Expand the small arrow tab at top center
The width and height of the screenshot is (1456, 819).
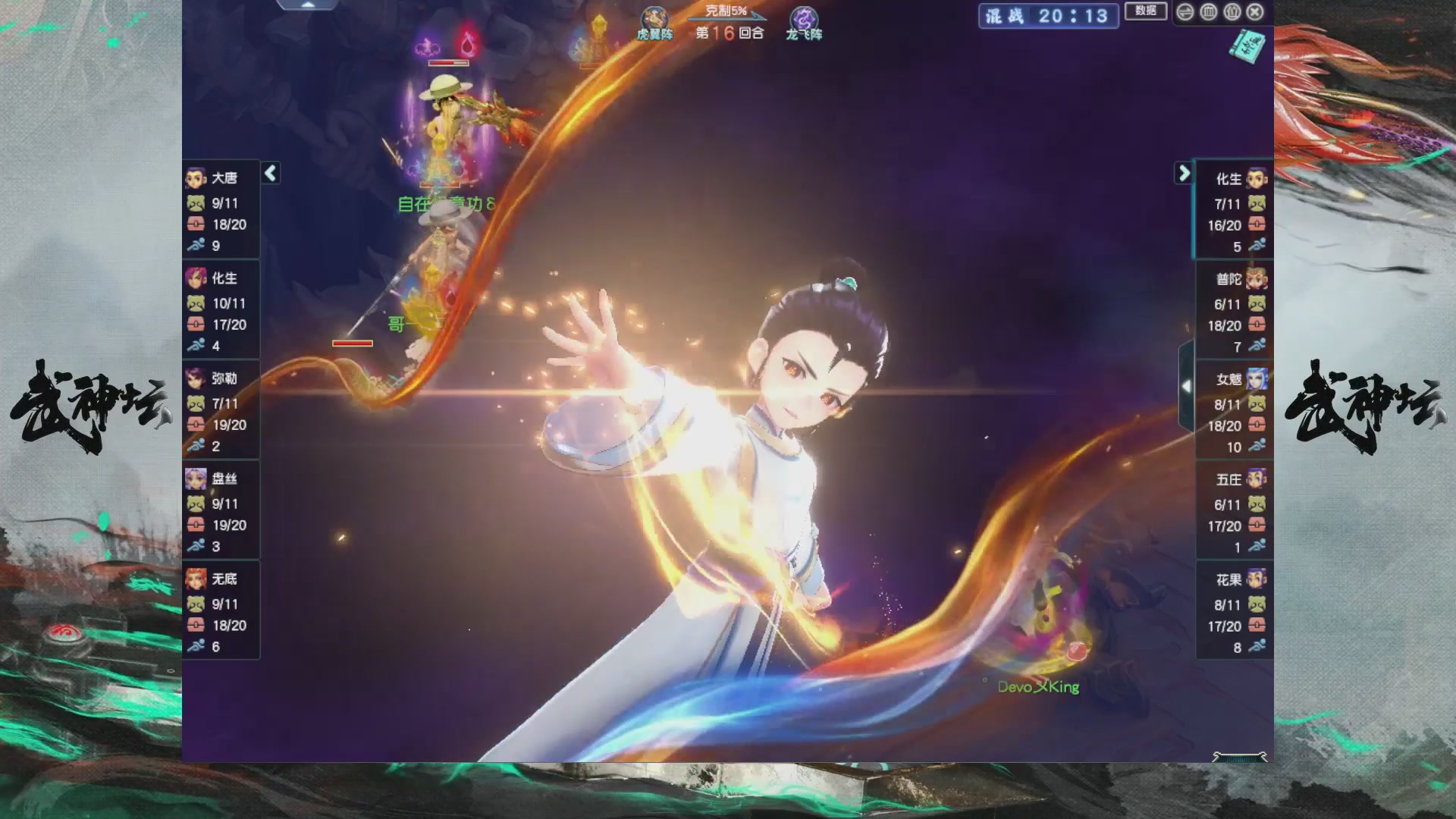coord(308,5)
